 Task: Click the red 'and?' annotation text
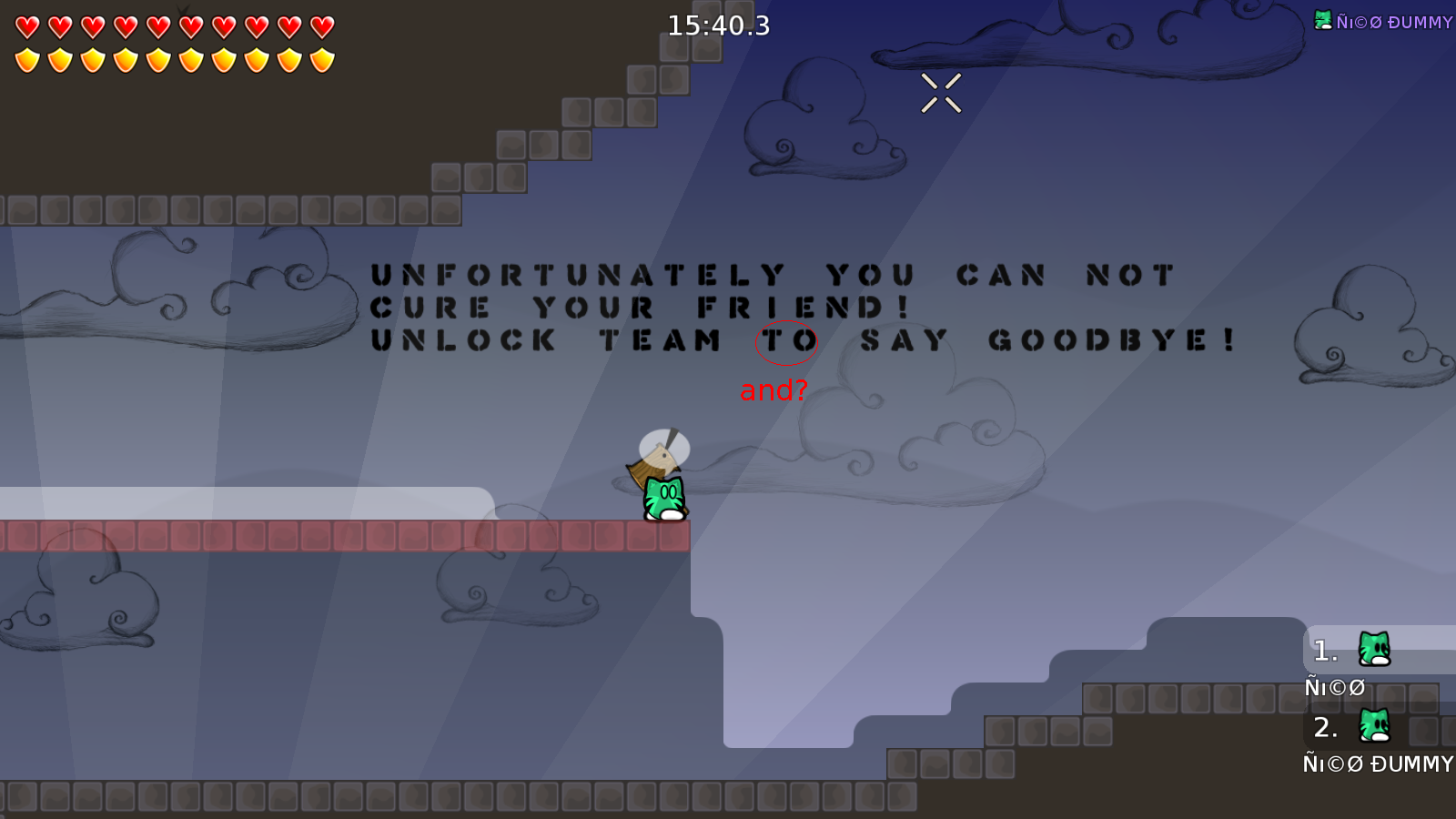(x=774, y=390)
